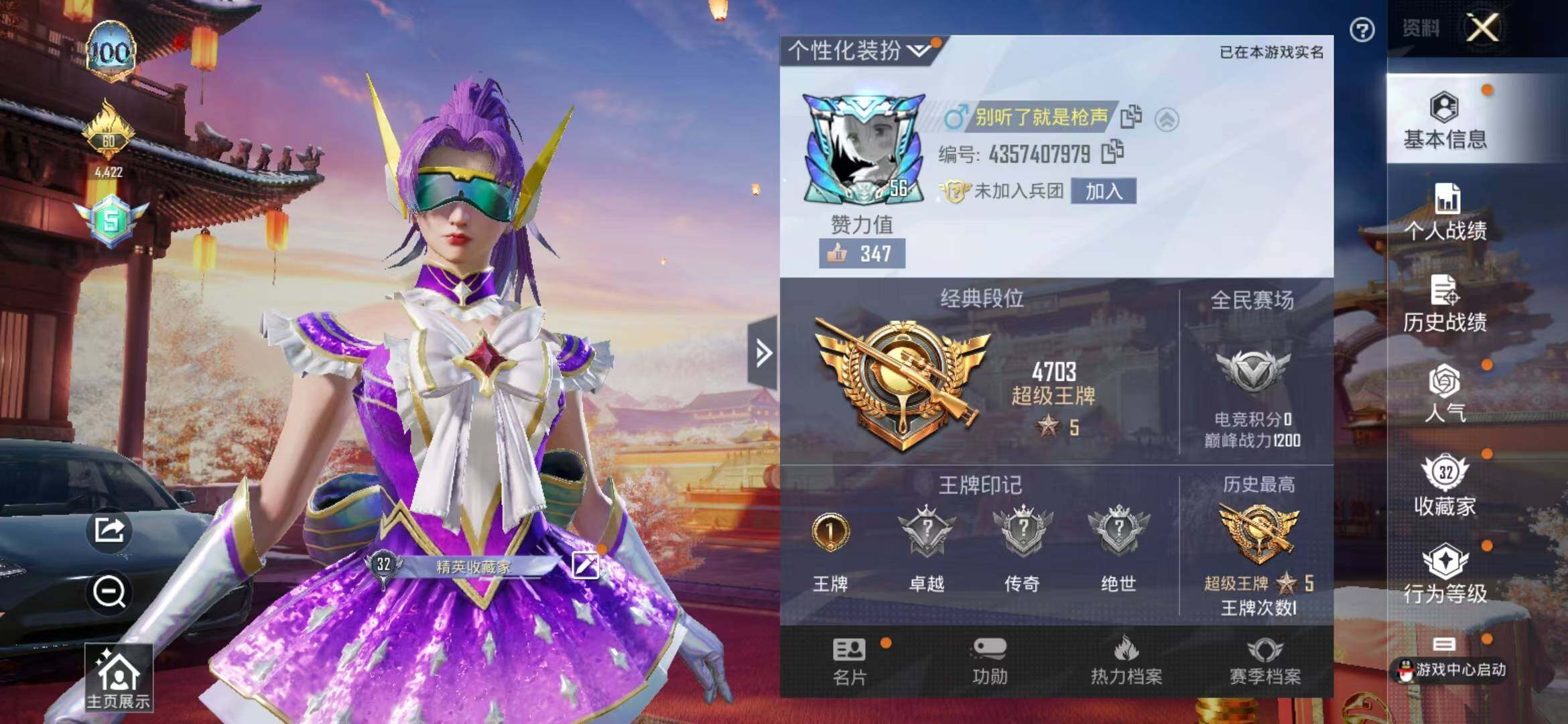Switch to the 历史战绩 tab

[1445, 304]
